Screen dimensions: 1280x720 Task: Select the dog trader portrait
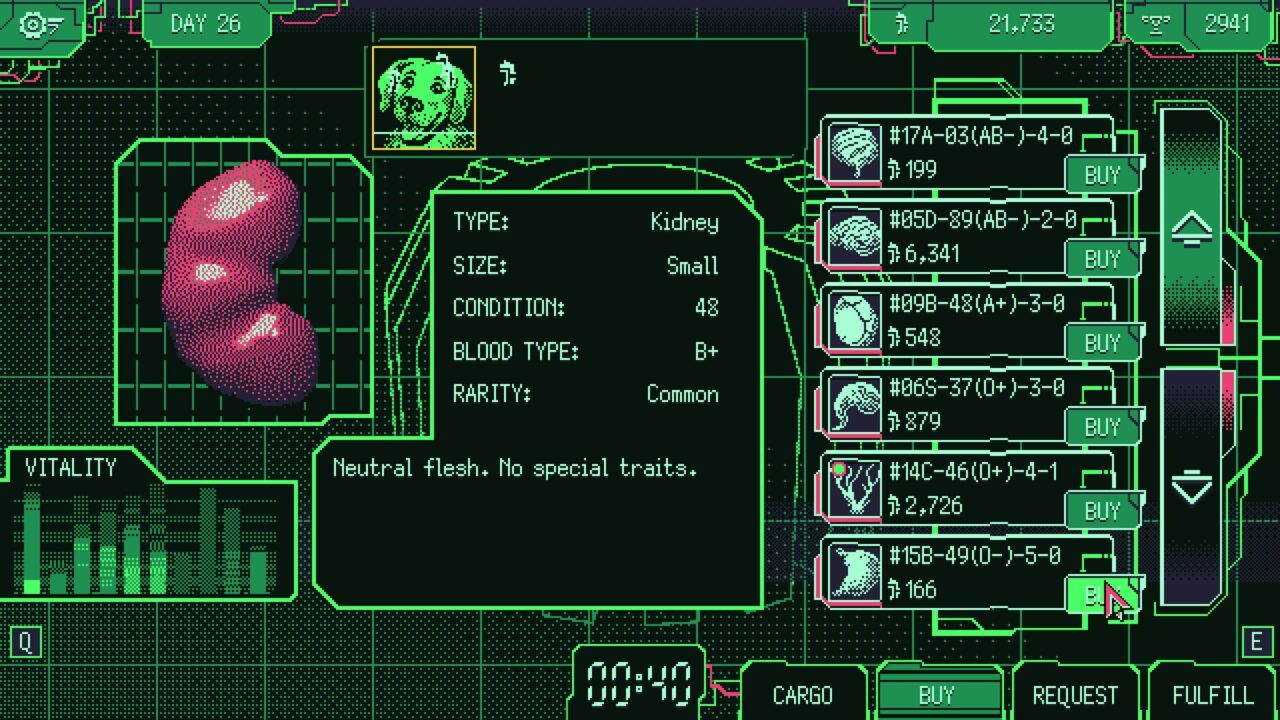pyautogui.click(x=424, y=98)
